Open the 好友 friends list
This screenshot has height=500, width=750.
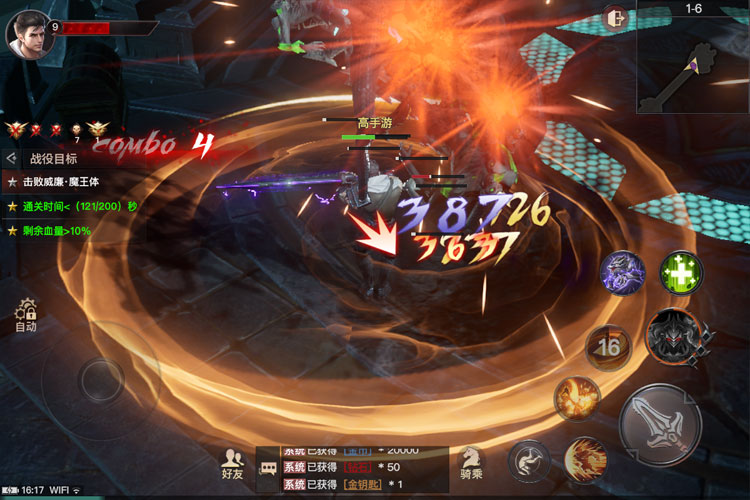232,465
